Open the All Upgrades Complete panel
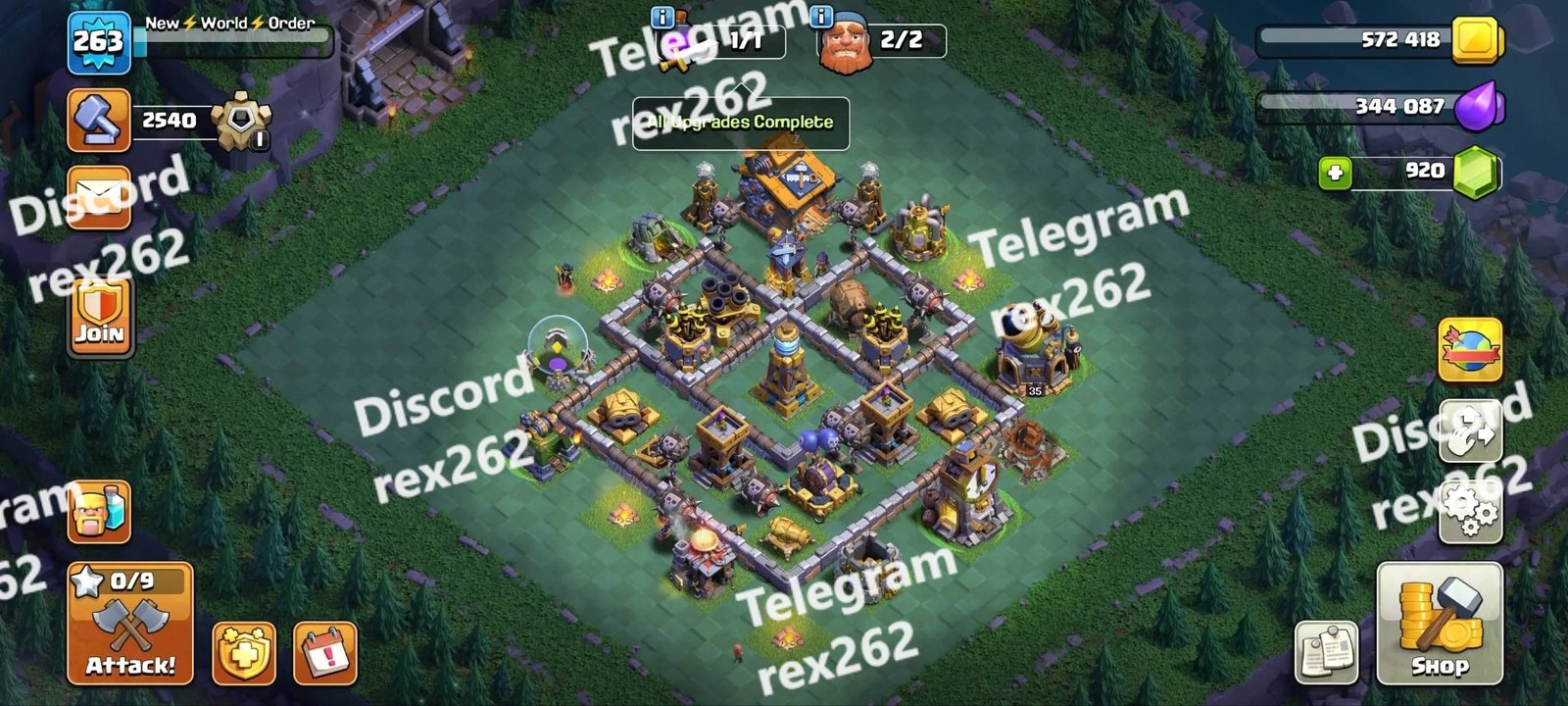This screenshot has width=1568, height=706. (740, 123)
